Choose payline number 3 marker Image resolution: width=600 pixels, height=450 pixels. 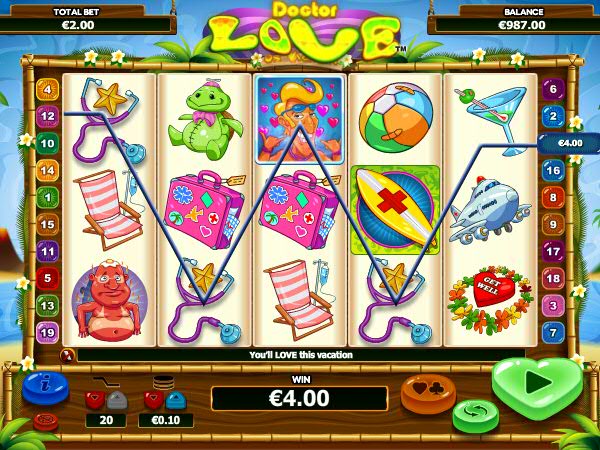(553, 305)
